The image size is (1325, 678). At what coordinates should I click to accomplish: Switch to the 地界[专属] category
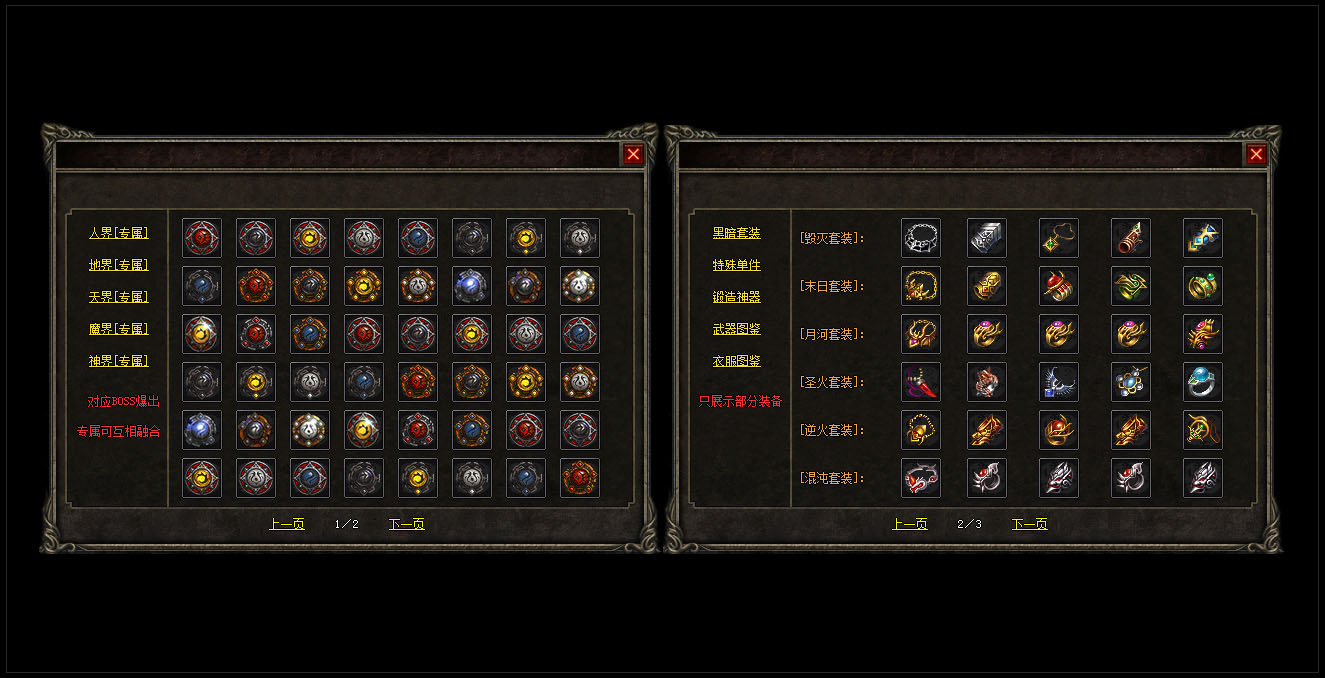(118, 265)
